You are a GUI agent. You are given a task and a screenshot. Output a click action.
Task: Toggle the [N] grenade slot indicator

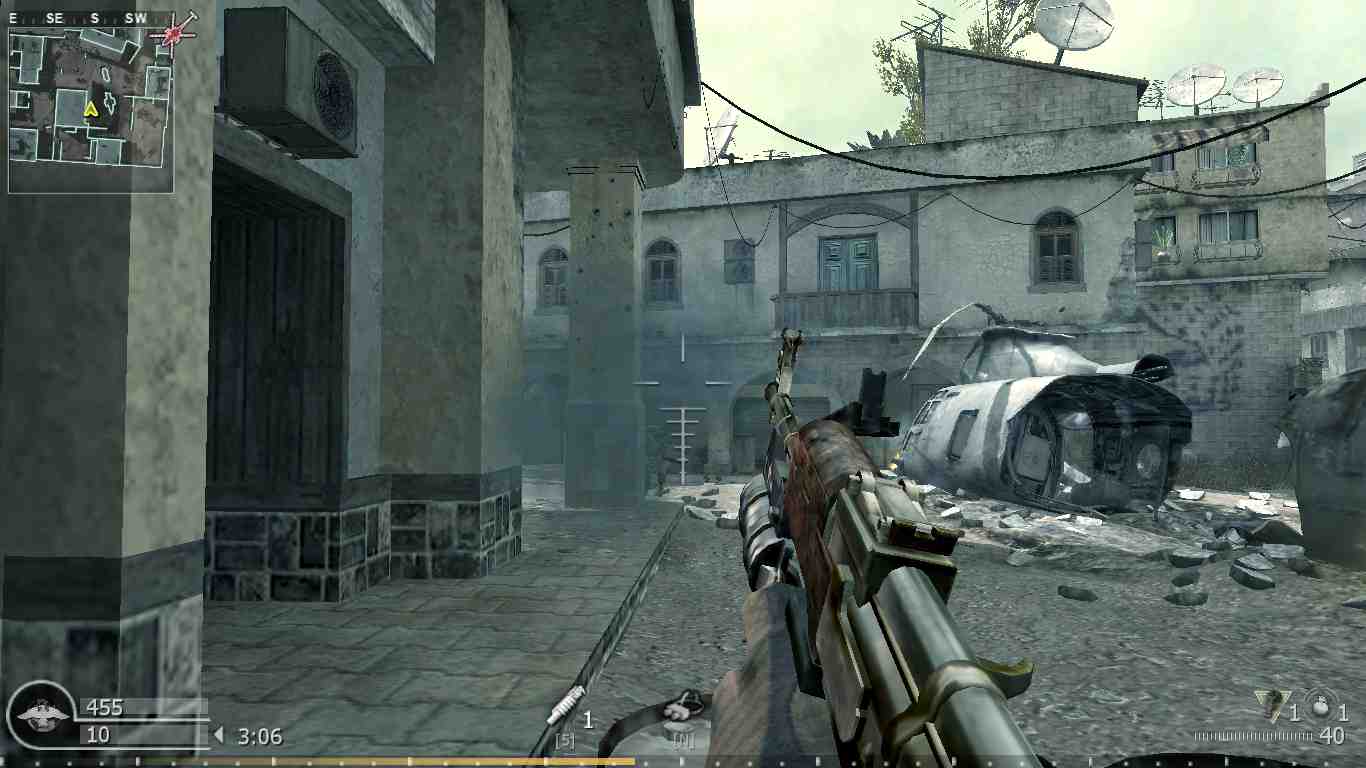(x=683, y=741)
